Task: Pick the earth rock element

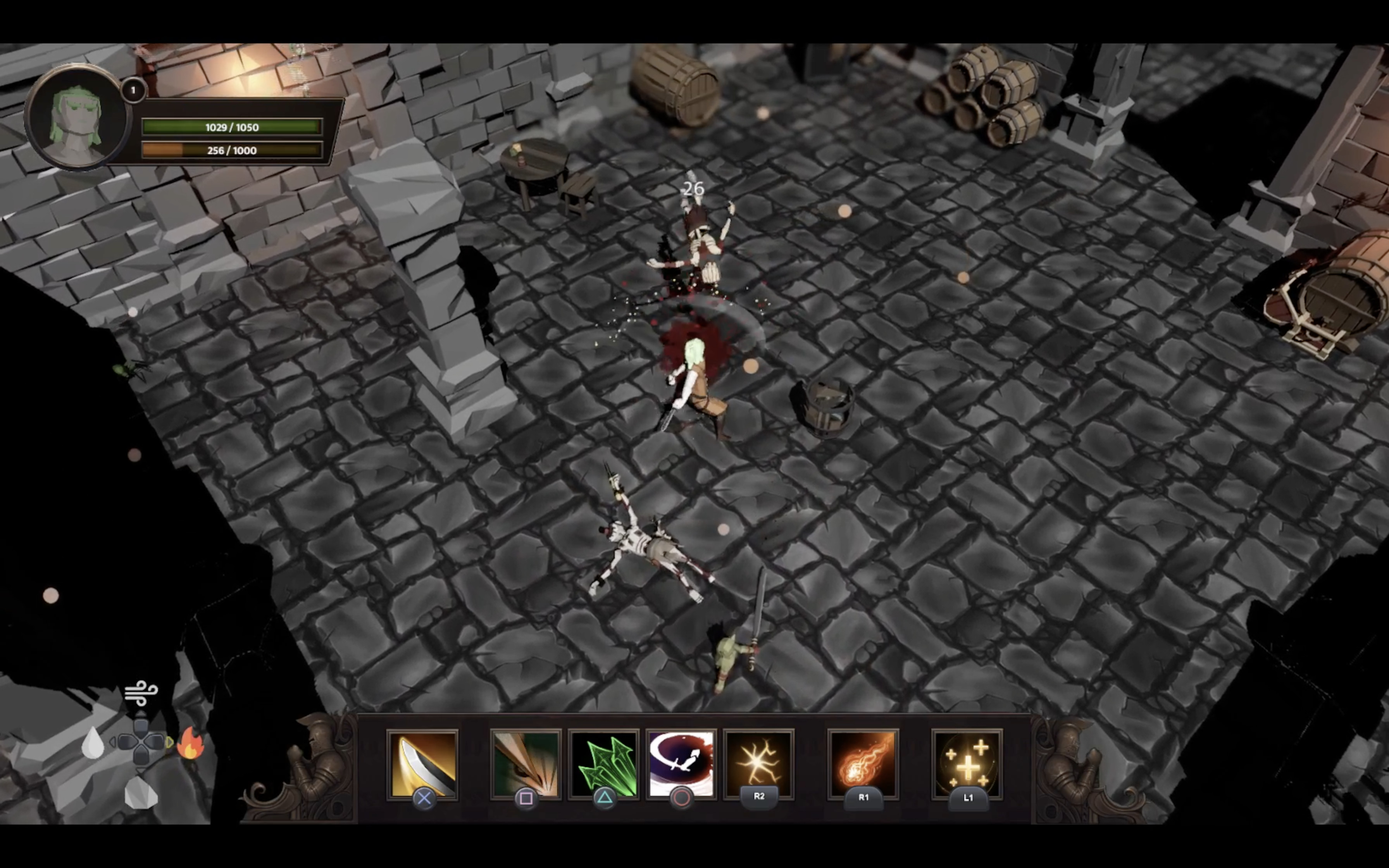Action: (141, 793)
